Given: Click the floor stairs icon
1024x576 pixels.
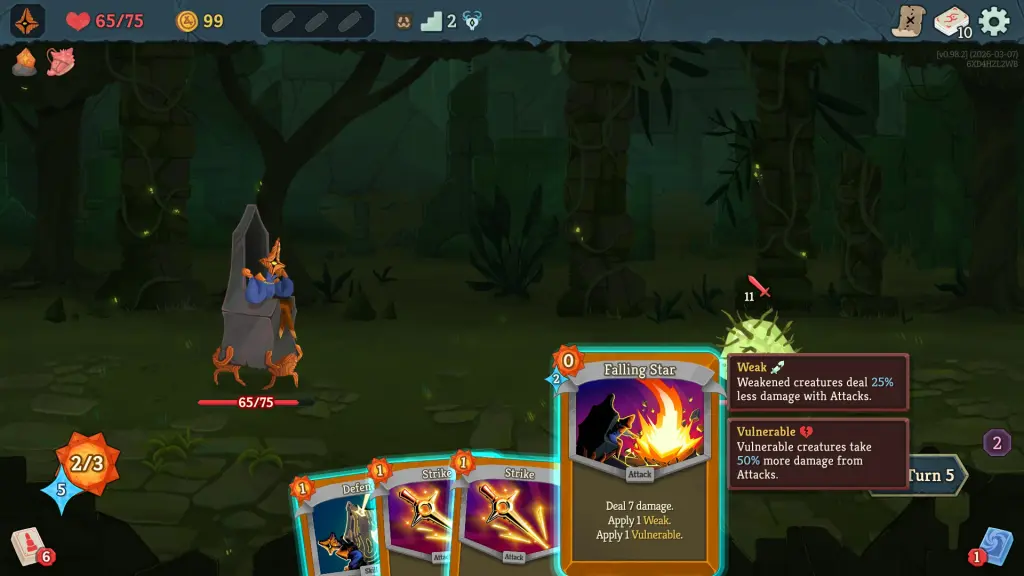Looking at the screenshot, I should [x=432, y=21].
